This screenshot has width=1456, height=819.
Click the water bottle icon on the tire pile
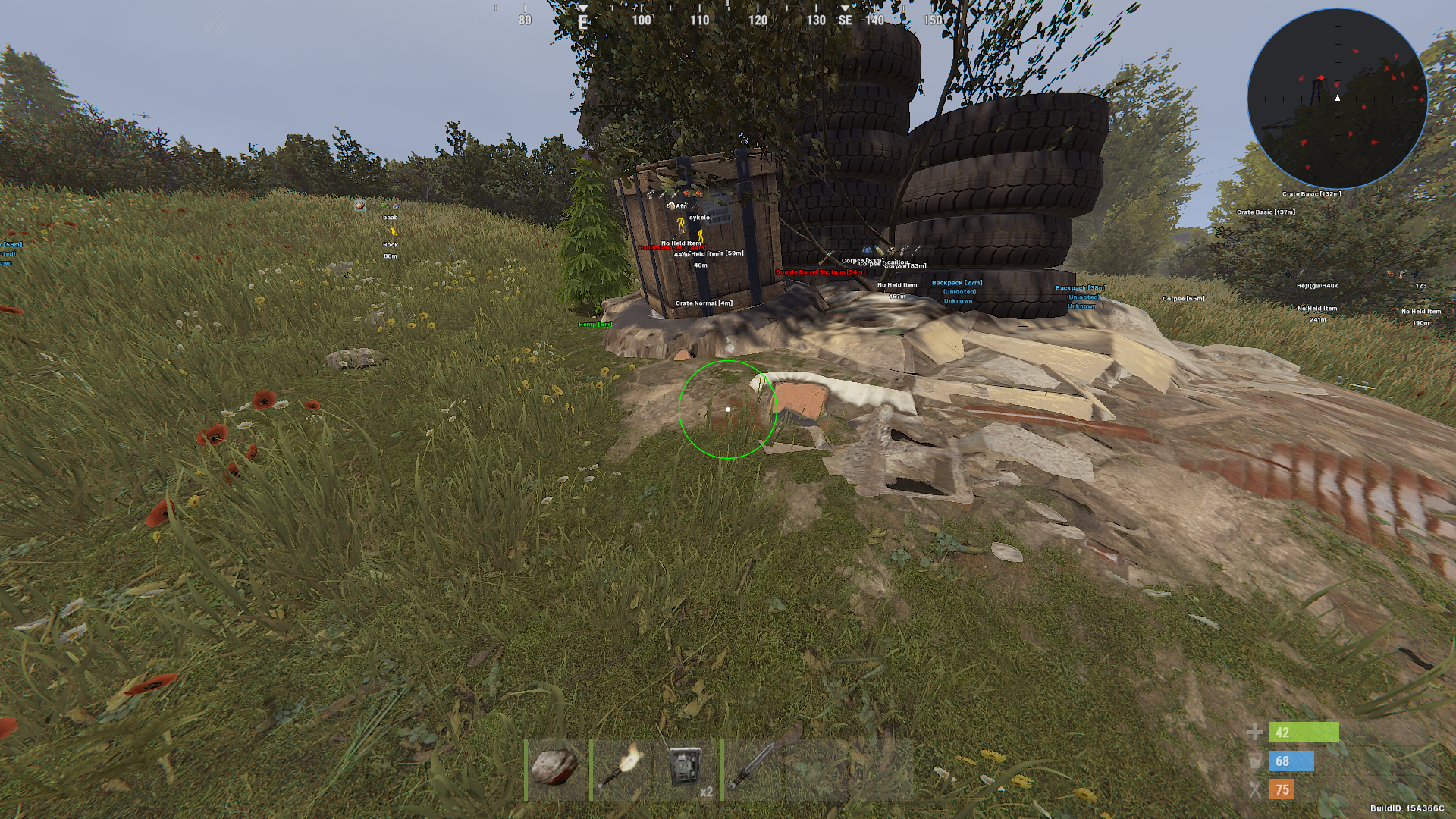(x=877, y=250)
